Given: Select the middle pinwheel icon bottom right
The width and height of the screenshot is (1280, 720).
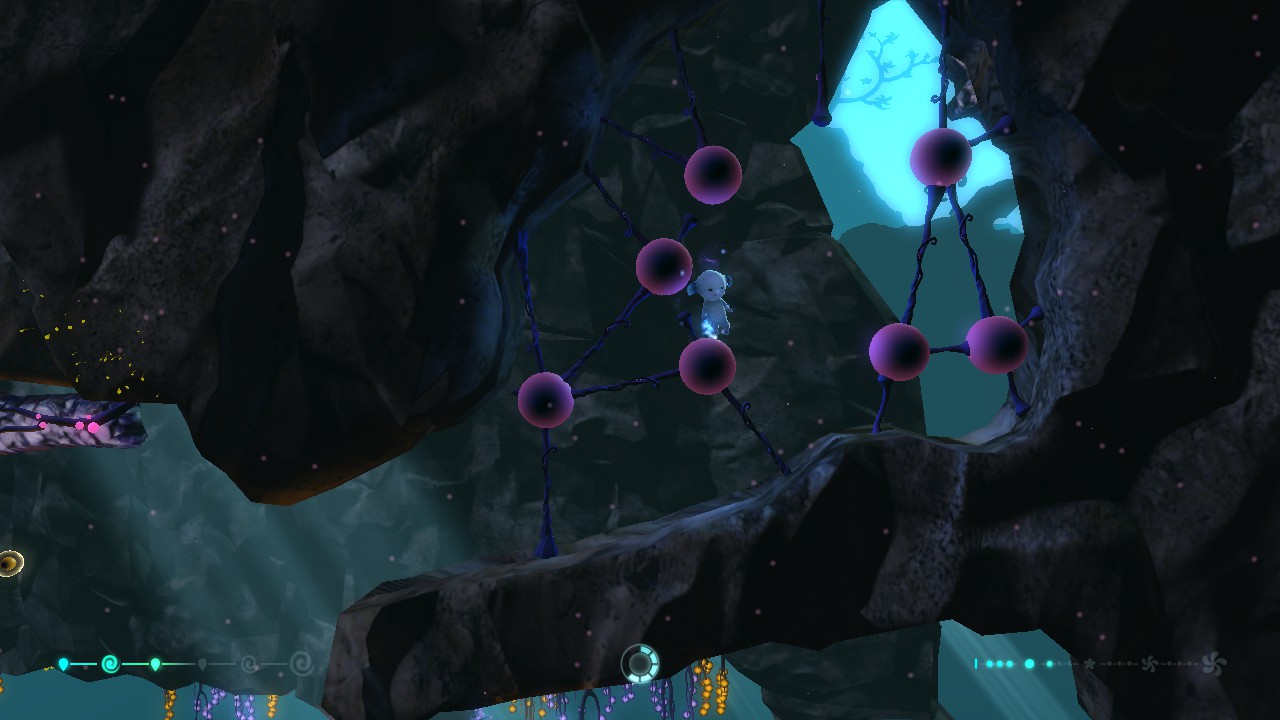Looking at the screenshot, I should 1150,663.
